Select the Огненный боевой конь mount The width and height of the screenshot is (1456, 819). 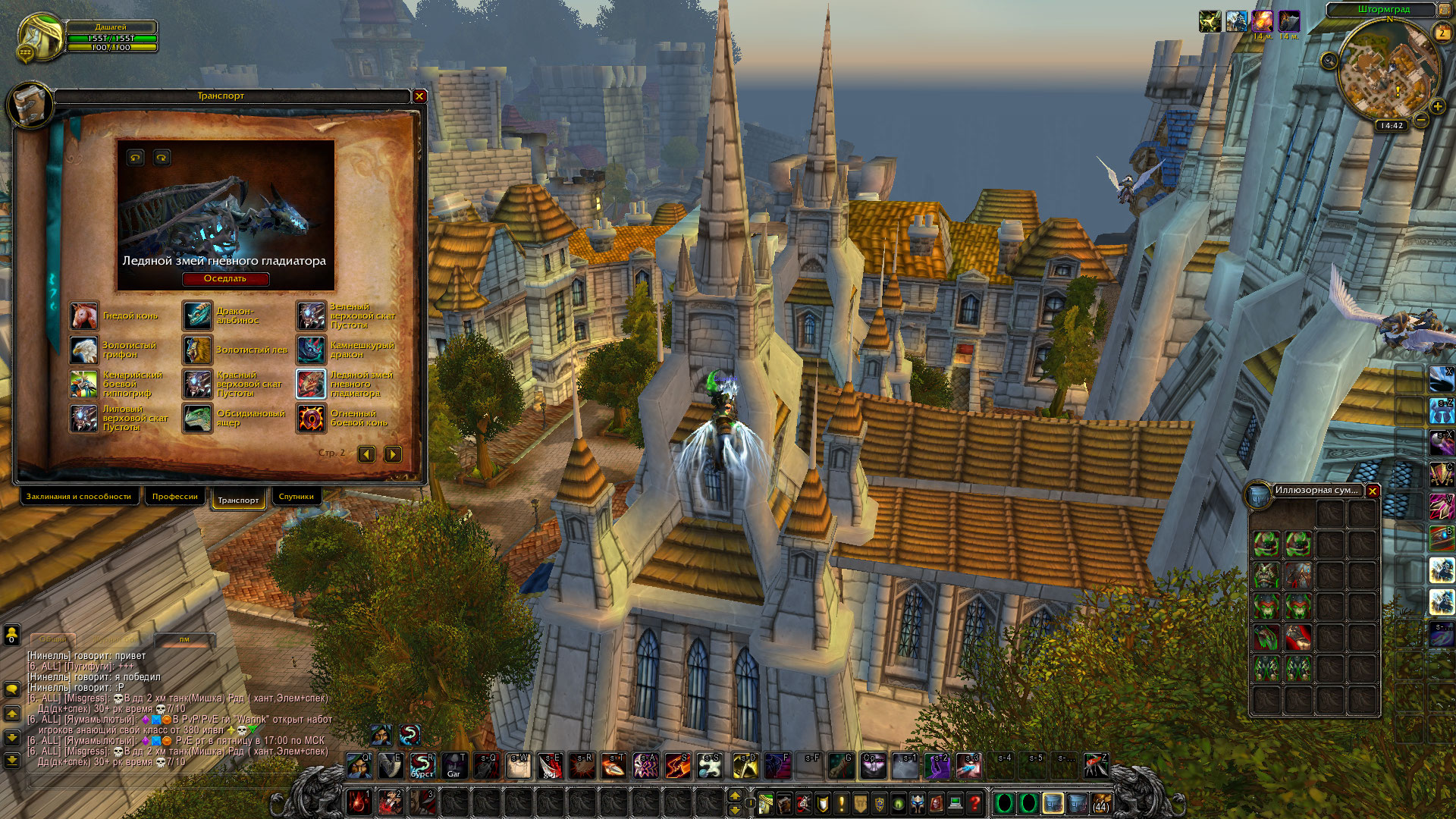pos(311,419)
